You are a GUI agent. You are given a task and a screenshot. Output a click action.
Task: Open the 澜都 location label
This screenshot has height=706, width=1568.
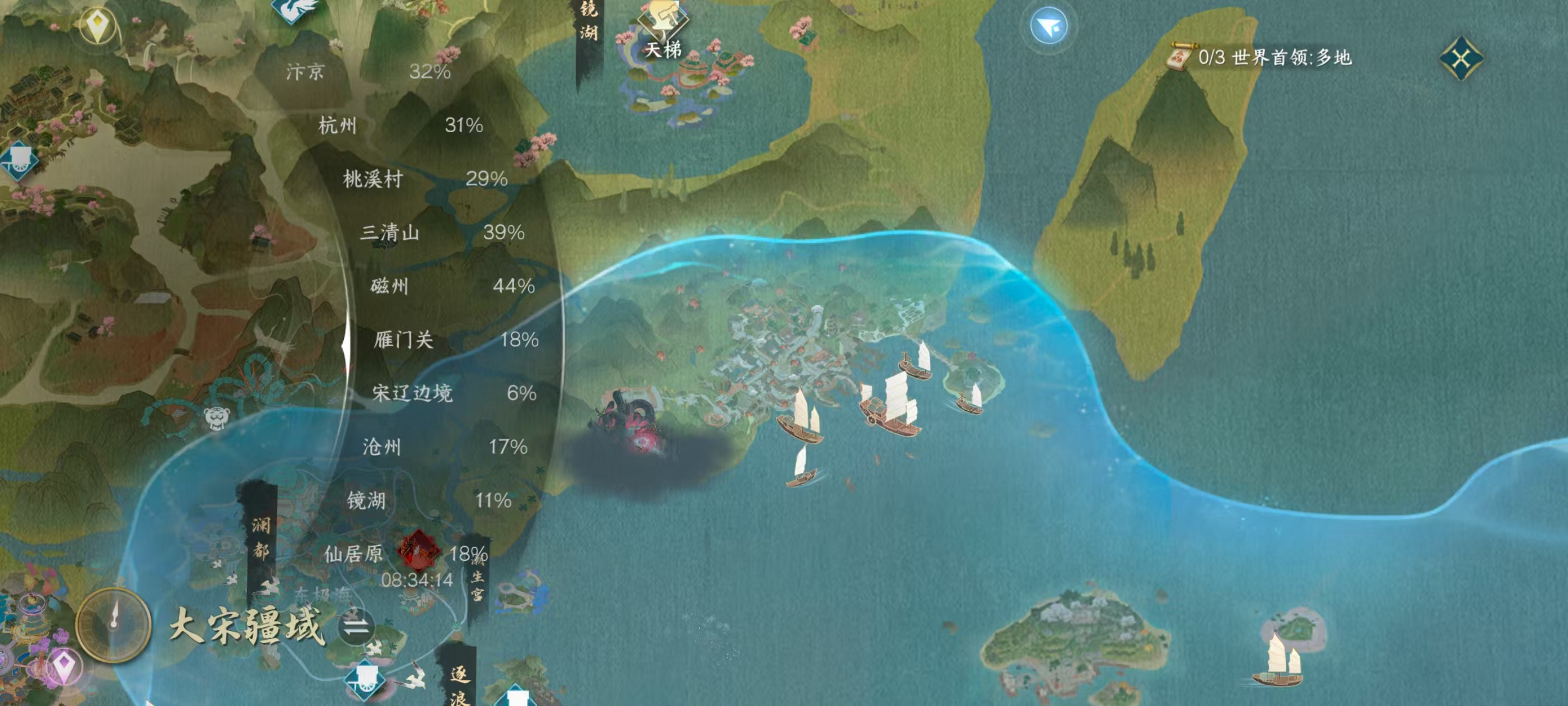point(261,537)
